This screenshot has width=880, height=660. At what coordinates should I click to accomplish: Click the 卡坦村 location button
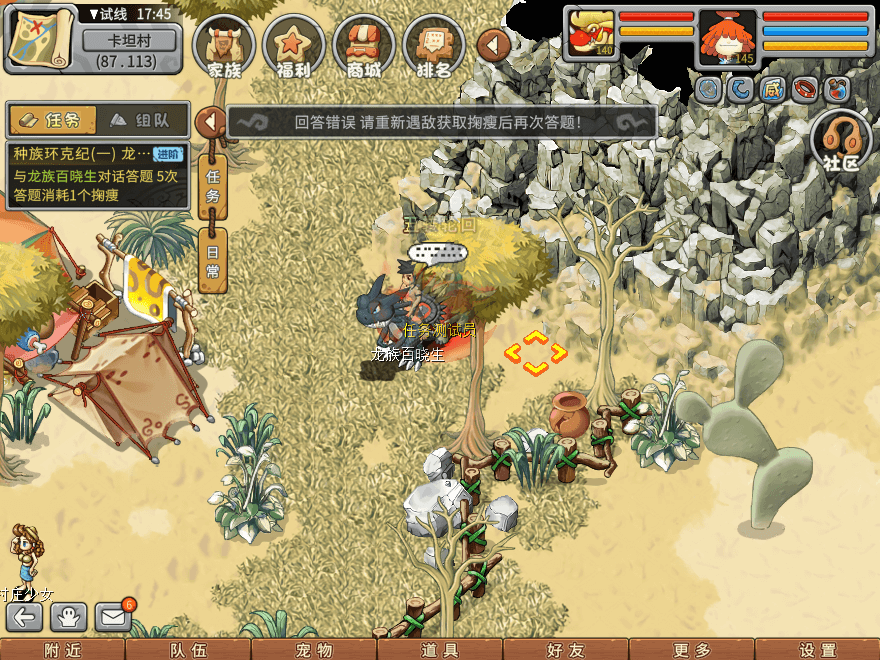(130, 40)
